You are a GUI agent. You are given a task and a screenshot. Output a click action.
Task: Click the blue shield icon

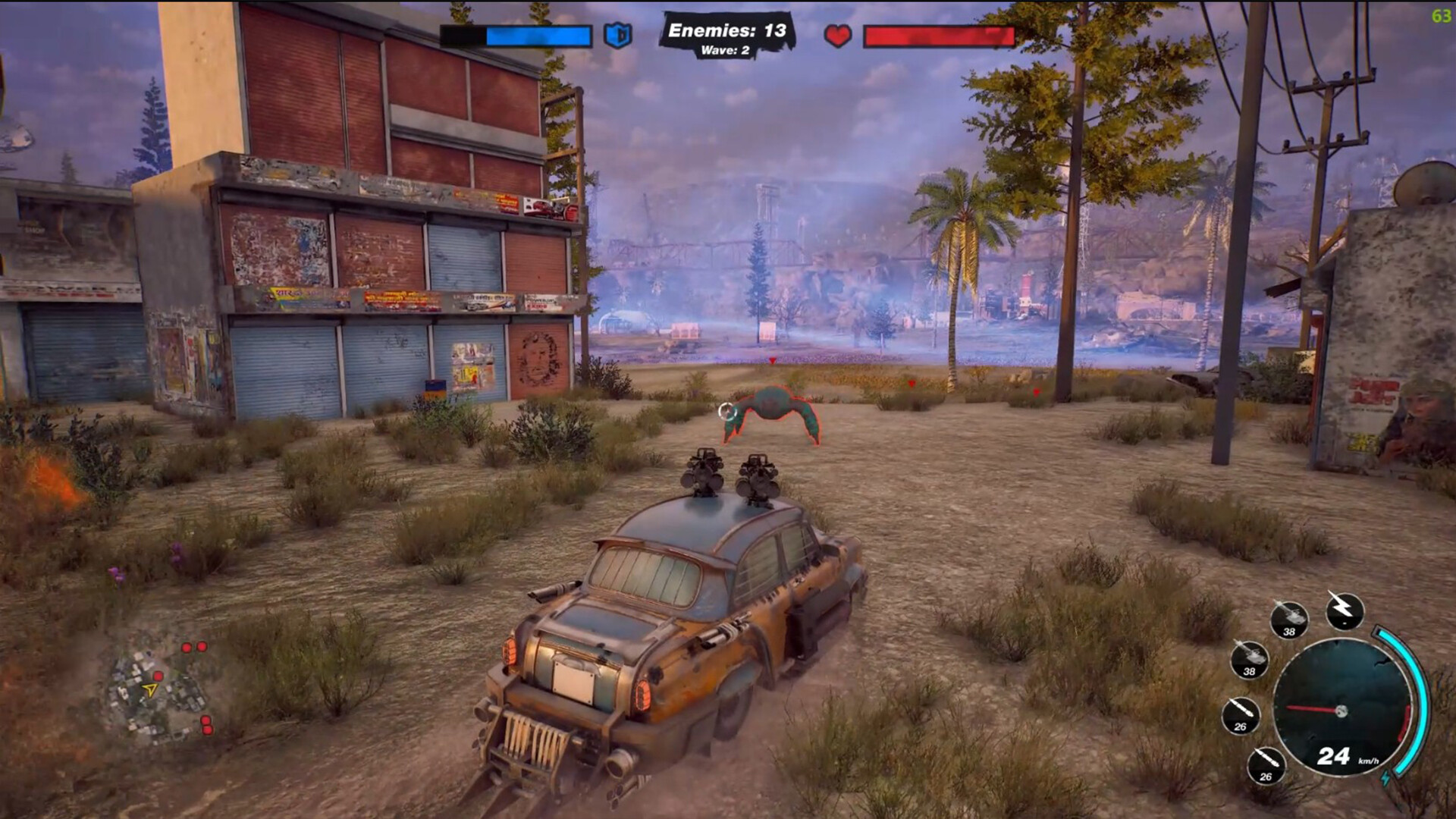[x=617, y=35]
